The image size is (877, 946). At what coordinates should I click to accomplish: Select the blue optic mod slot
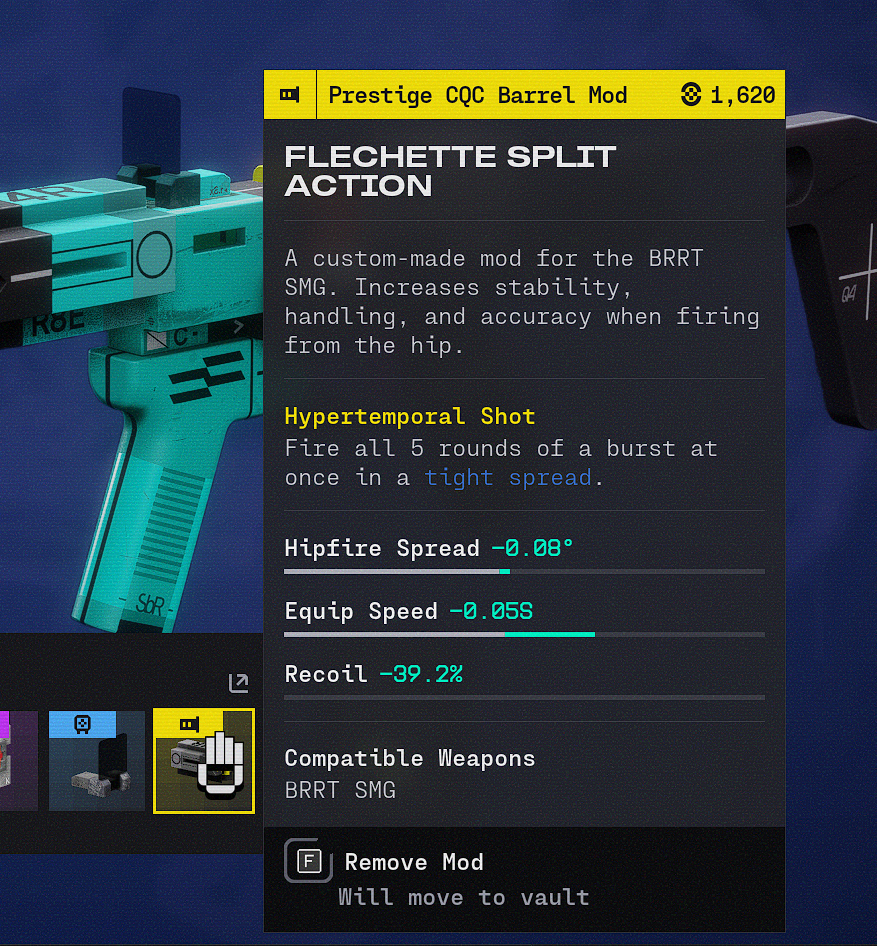[97, 760]
